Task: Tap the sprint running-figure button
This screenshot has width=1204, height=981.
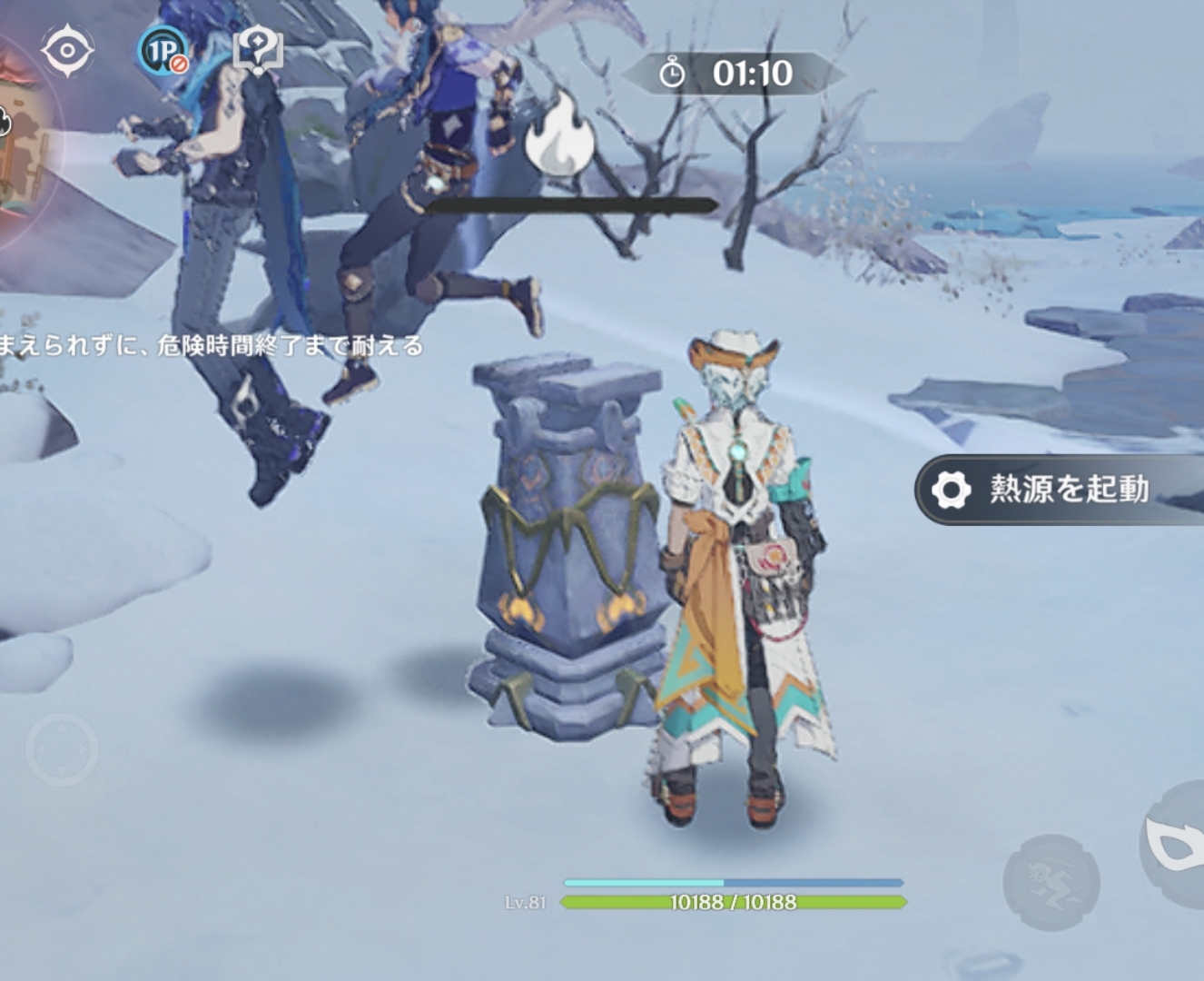Action: (1051, 882)
